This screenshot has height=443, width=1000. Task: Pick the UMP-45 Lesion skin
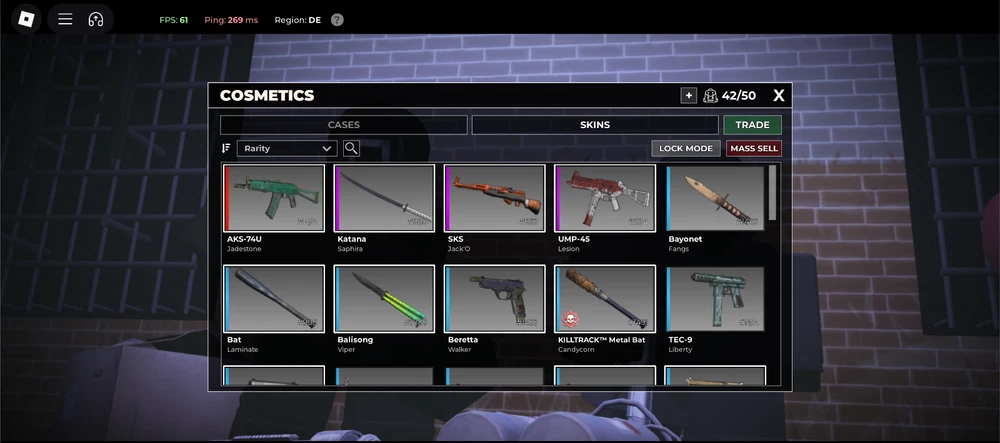605,198
